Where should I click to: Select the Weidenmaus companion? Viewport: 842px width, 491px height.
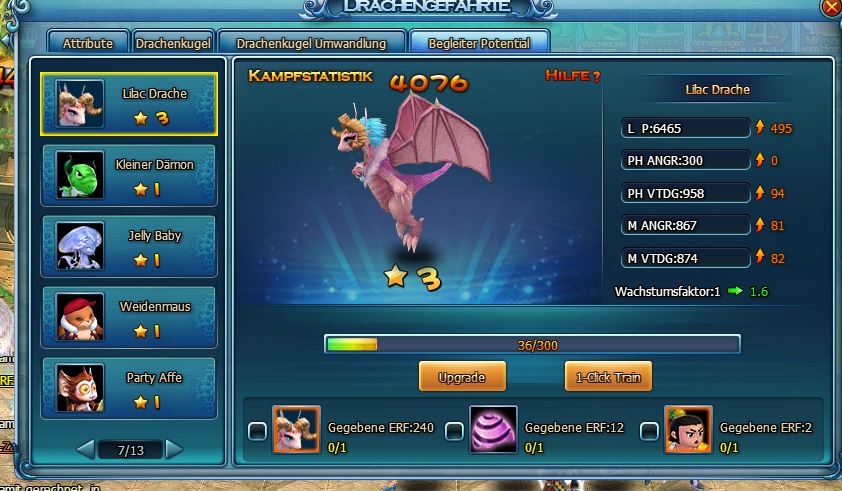tap(129, 317)
